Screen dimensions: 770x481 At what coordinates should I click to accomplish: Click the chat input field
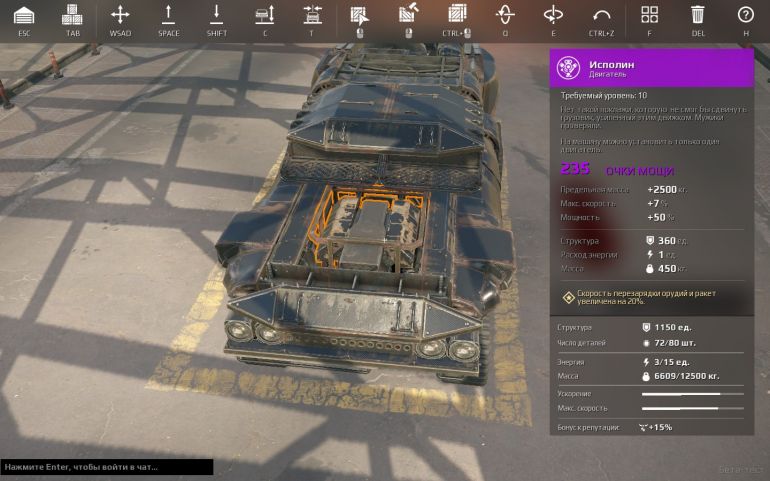[106, 467]
